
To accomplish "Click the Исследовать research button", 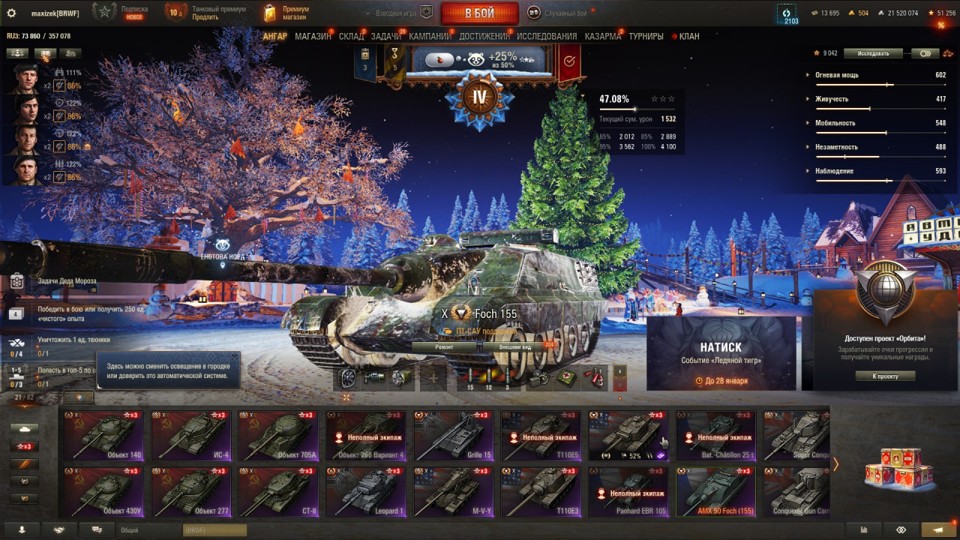I will 873,53.
